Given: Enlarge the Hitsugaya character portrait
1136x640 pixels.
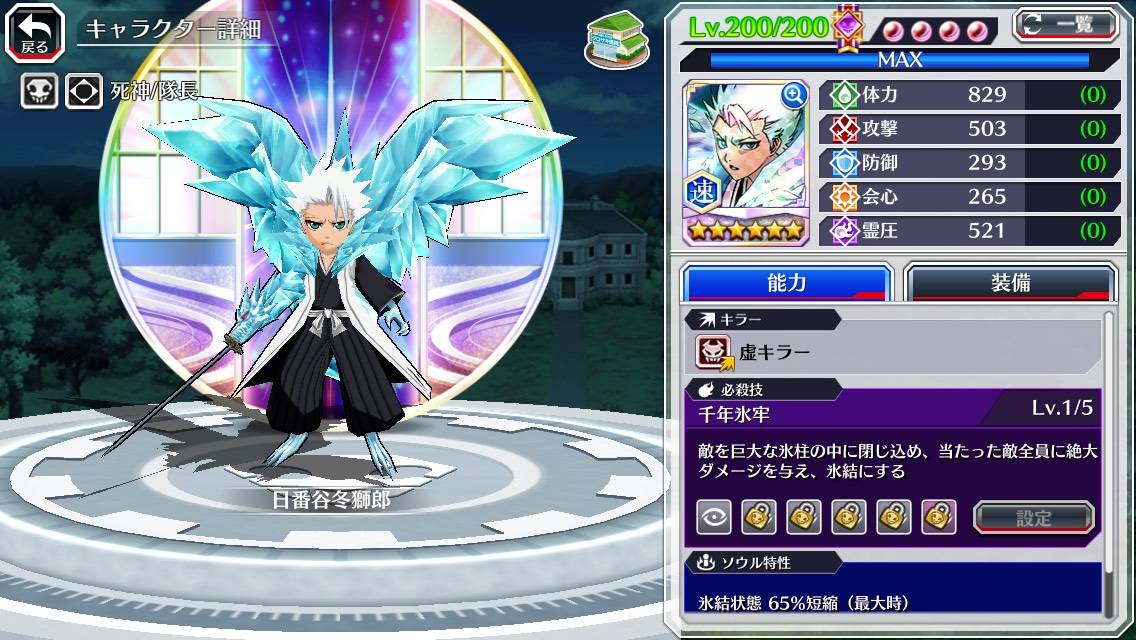Looking at the screenshot, I should click(794, 95).
